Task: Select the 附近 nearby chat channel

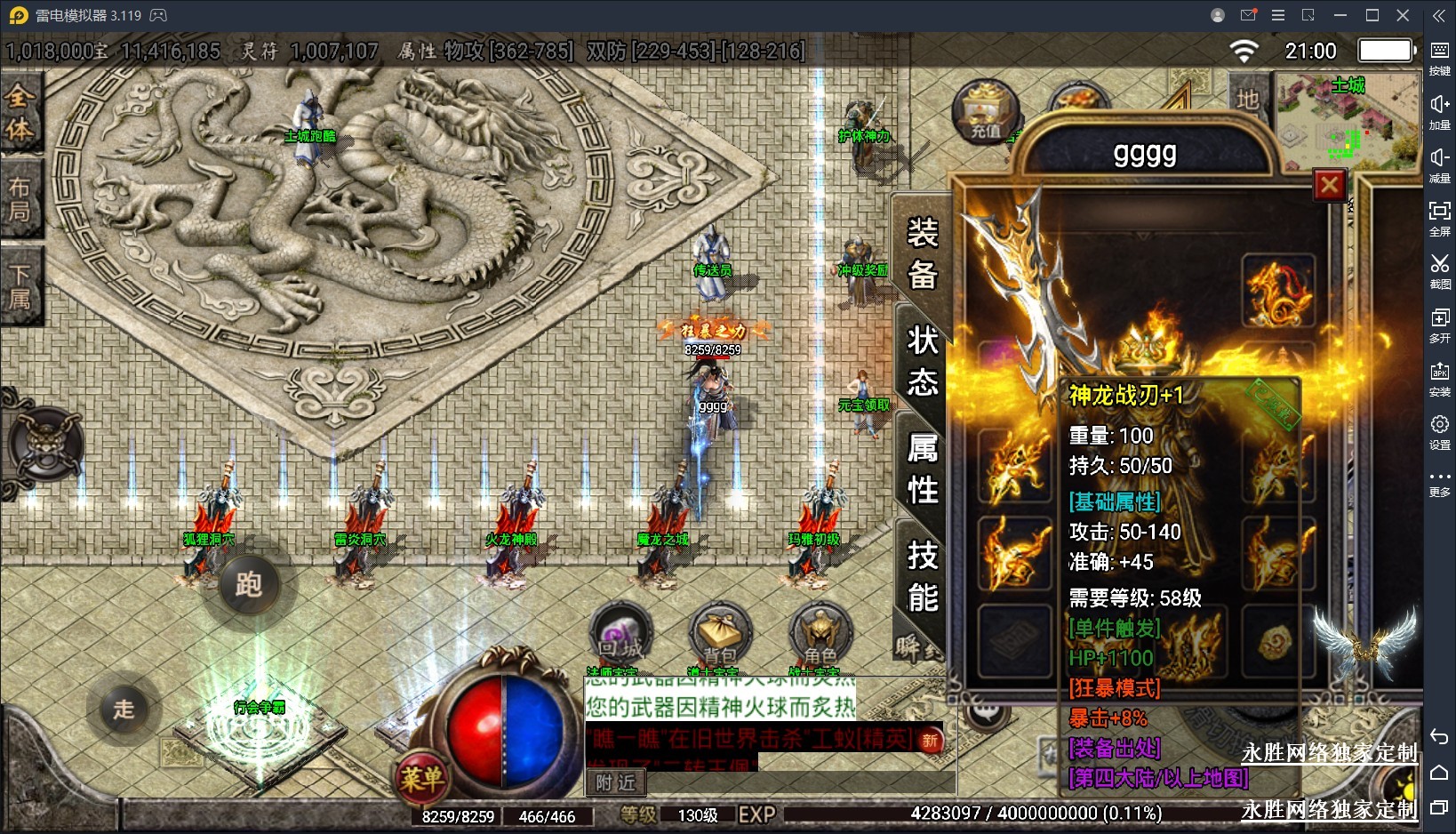Action: tap(615, 782)
